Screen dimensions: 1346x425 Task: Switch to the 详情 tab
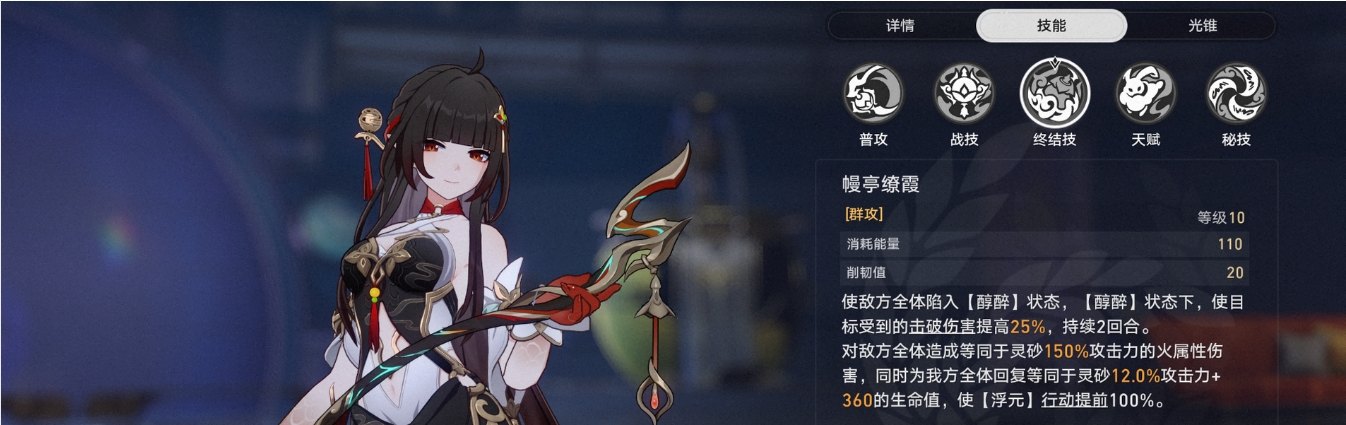pos(900,26)
